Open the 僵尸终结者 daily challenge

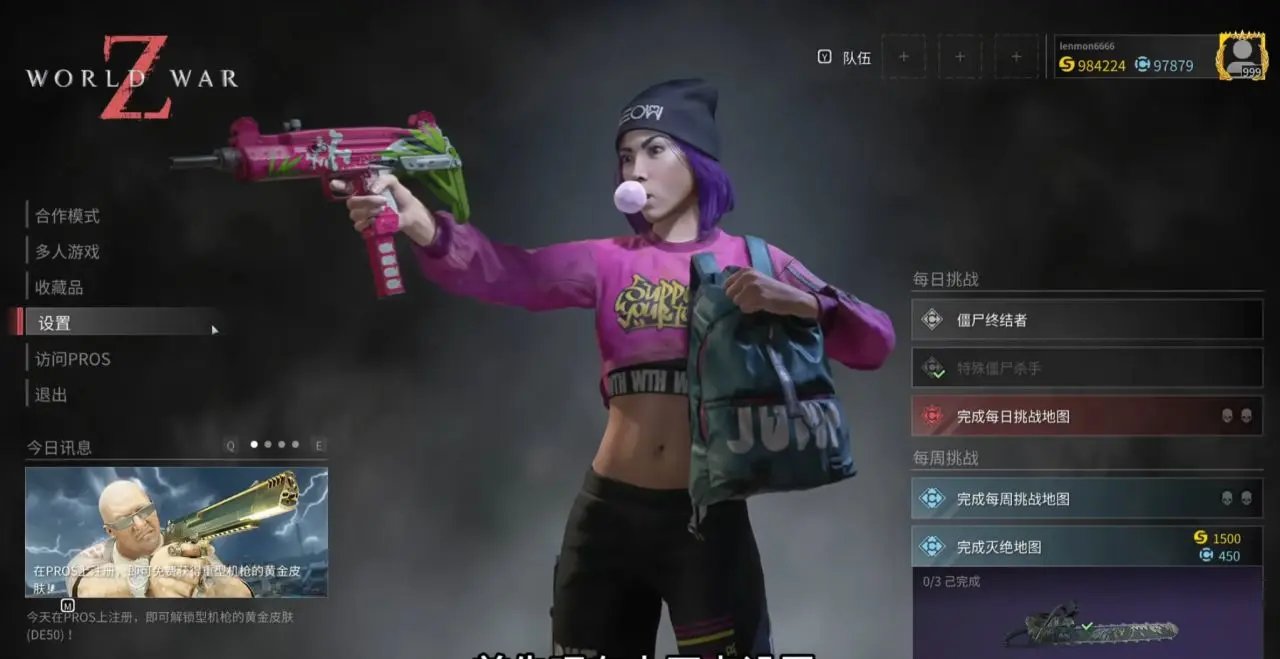pyautogui.click(x=1087, y=320)
